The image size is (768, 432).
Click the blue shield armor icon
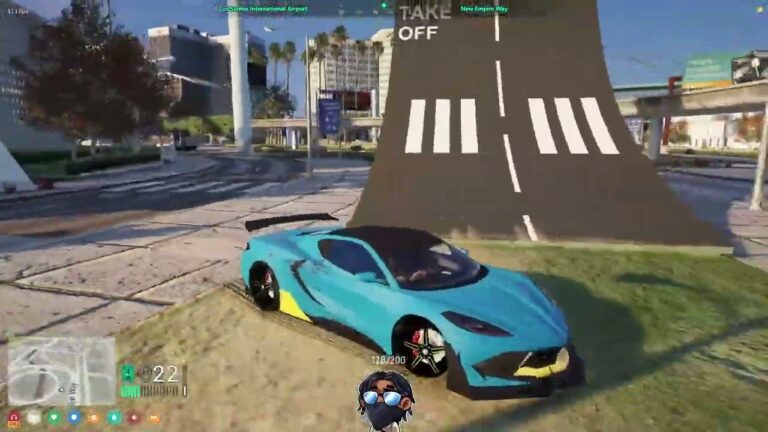(73, 417)
